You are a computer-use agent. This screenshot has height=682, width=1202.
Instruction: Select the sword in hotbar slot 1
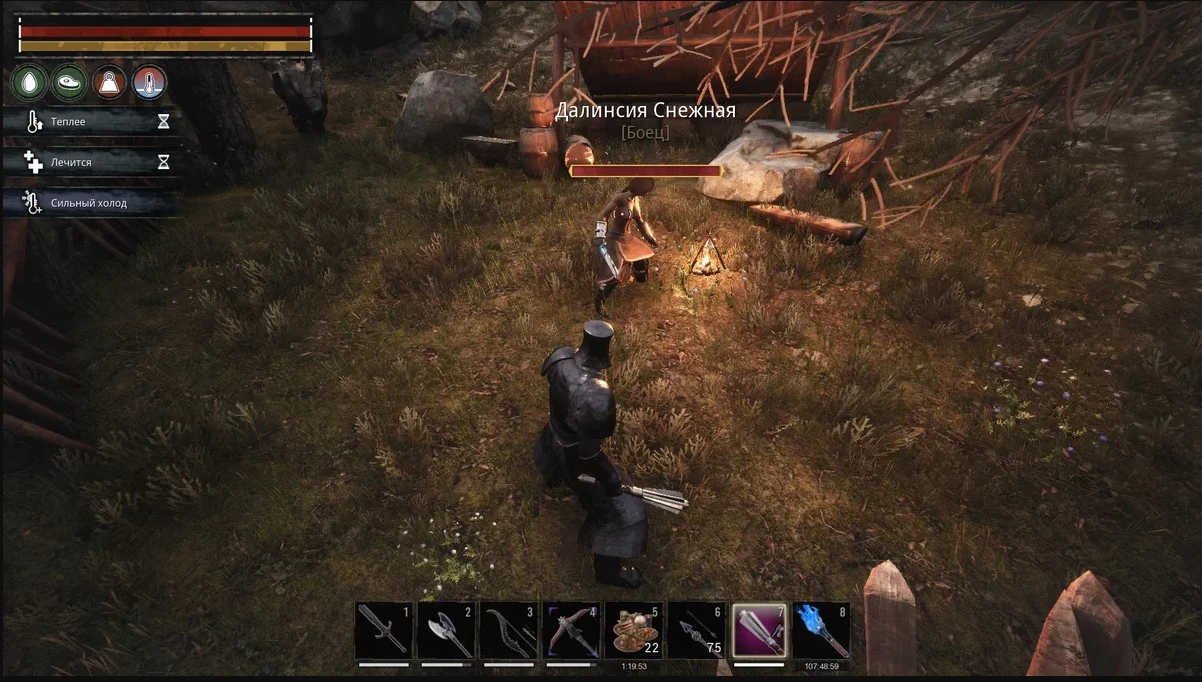383,630
